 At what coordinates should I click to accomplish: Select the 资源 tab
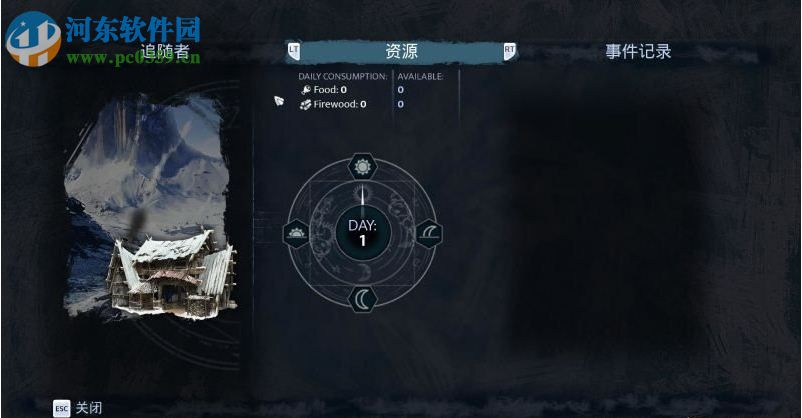[401, 52]
